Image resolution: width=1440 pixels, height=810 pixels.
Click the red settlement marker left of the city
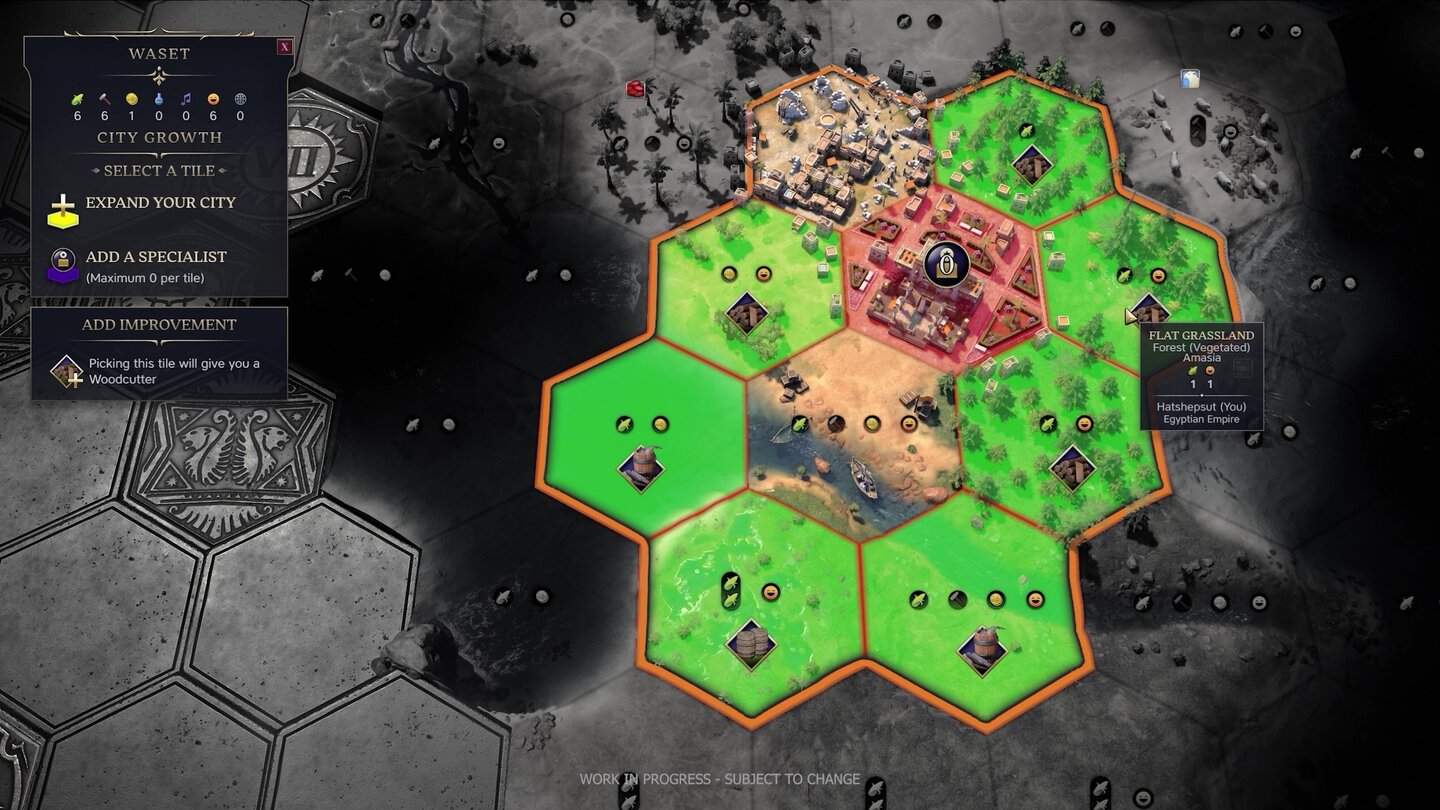633,89
